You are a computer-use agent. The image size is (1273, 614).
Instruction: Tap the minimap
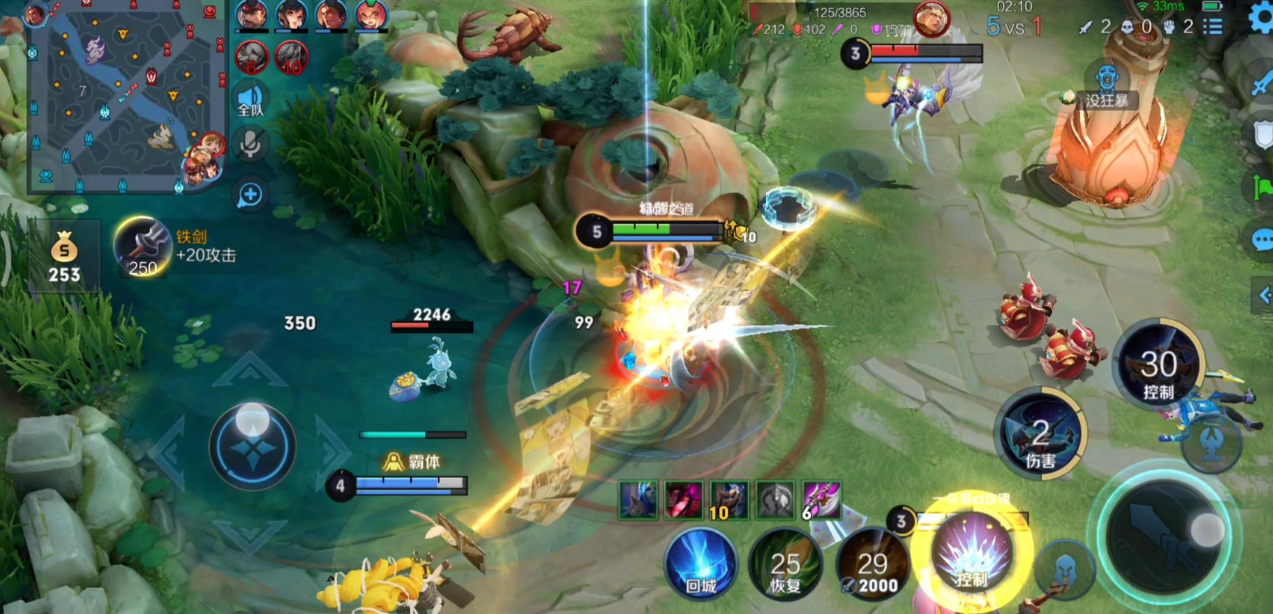[x=112, y=97]
